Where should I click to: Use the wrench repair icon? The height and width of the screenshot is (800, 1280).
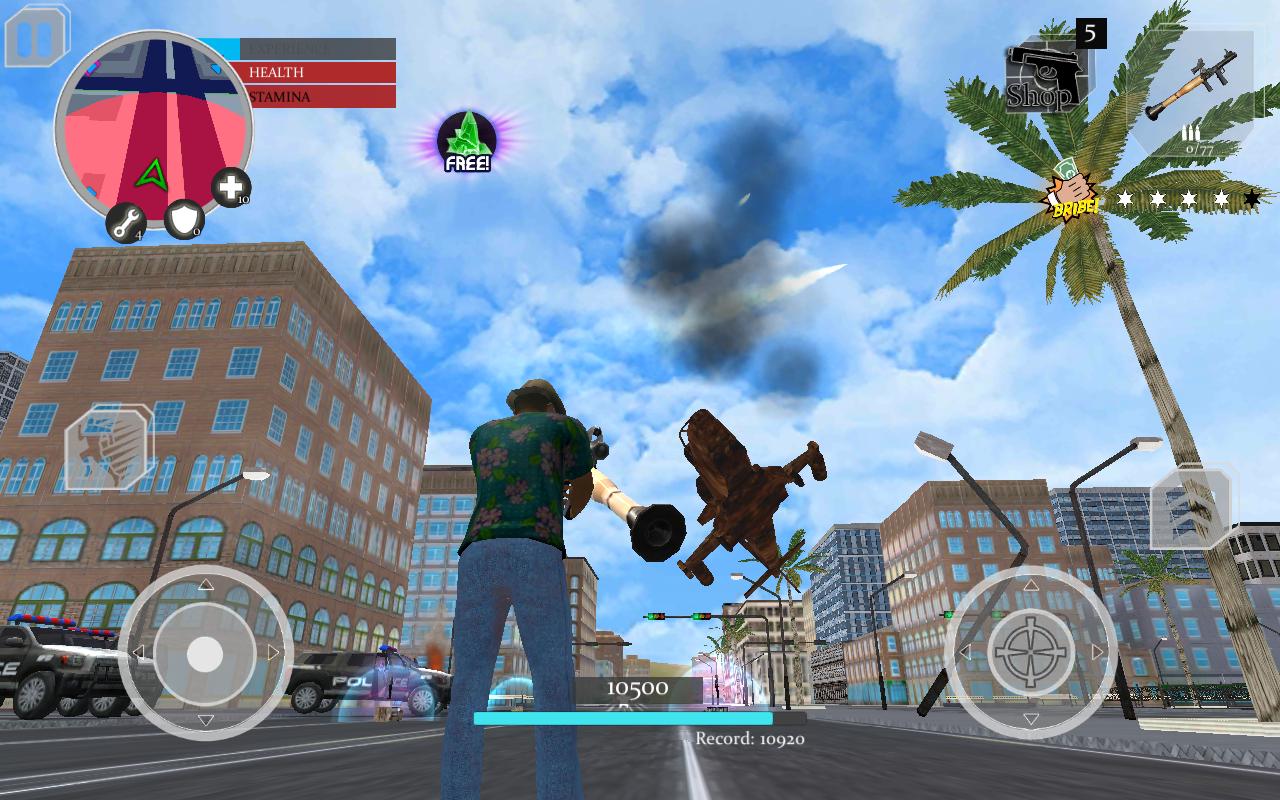[126, 223]
